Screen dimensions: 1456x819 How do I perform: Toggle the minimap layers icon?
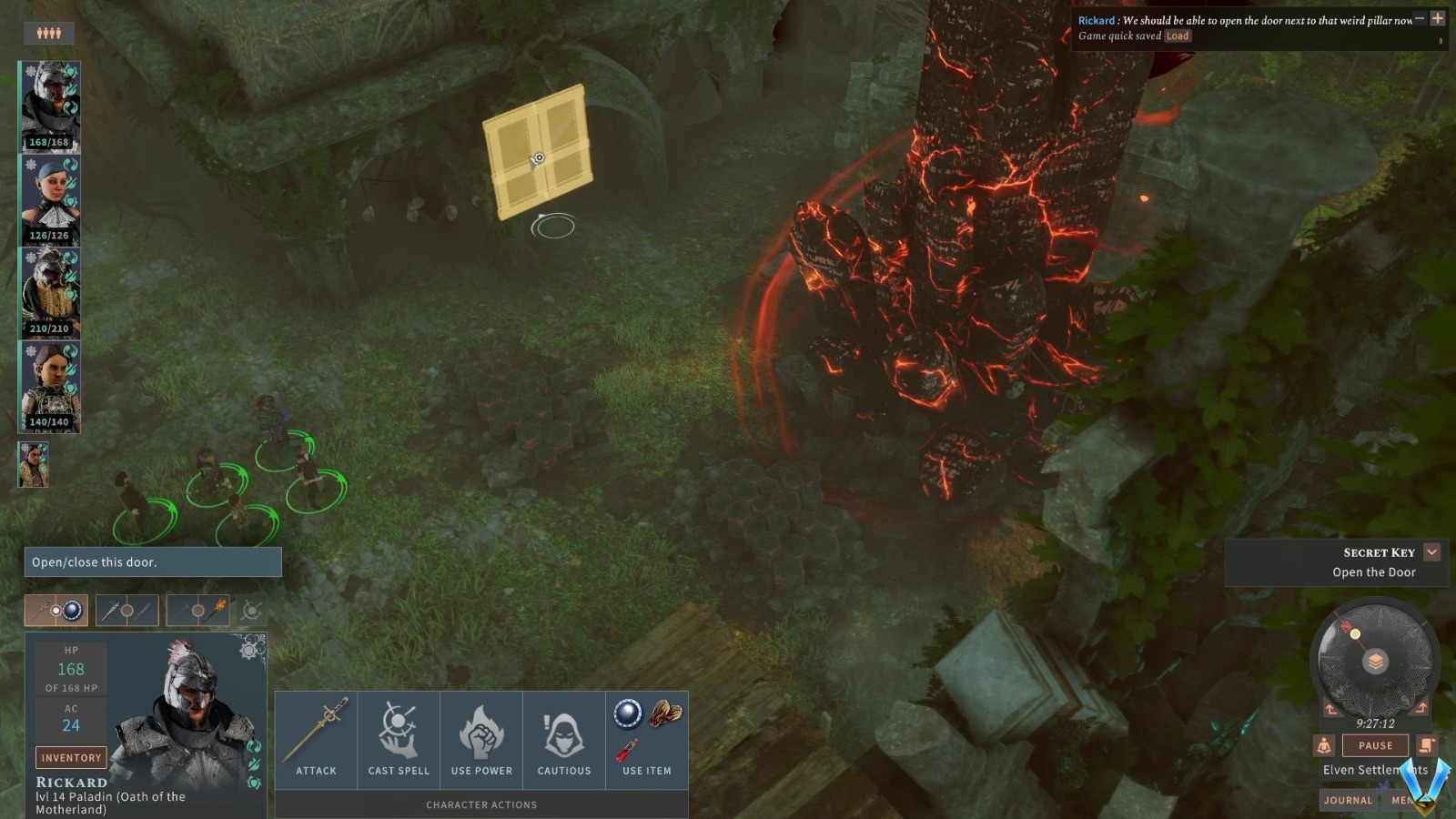click(1376, 661)
